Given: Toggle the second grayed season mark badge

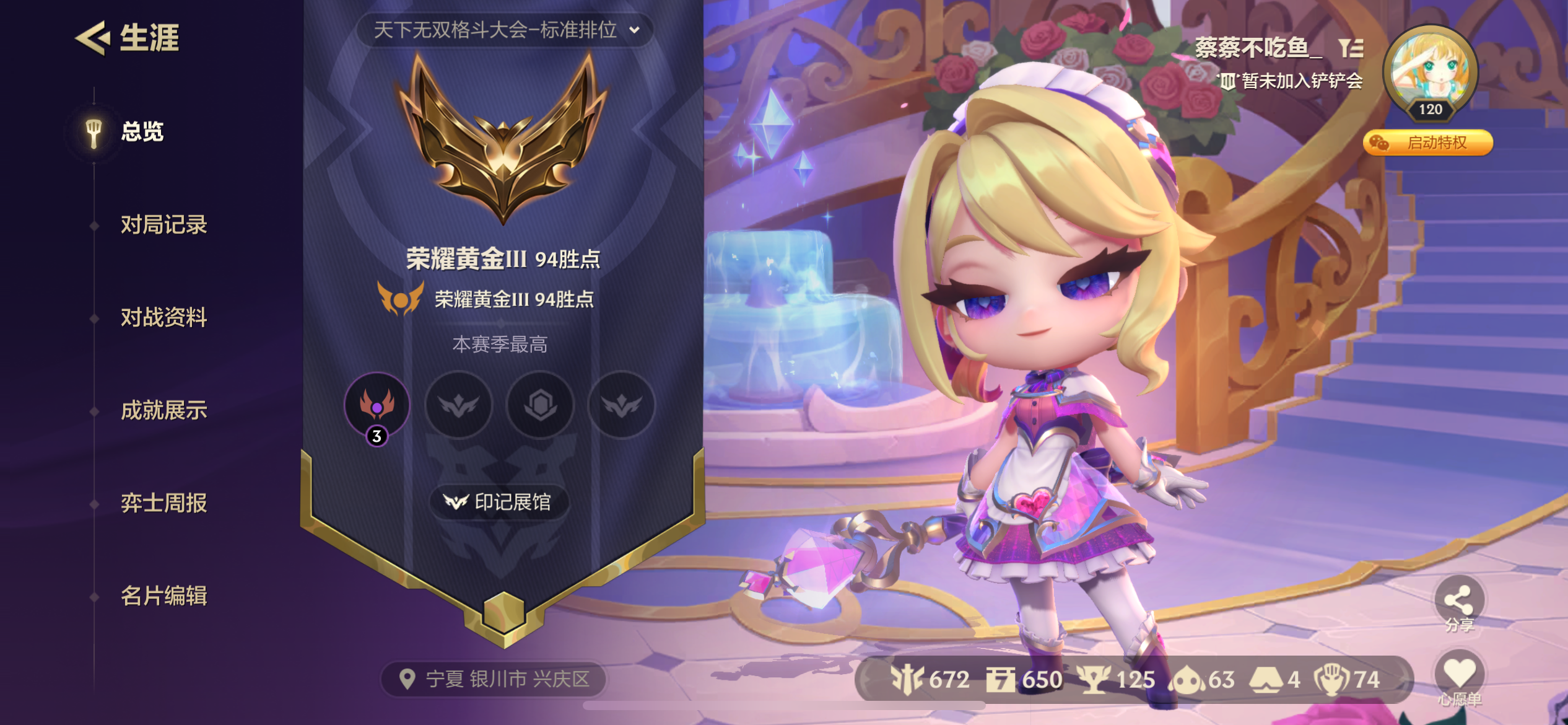Looking at the screenshot, I should pos(458,406).
